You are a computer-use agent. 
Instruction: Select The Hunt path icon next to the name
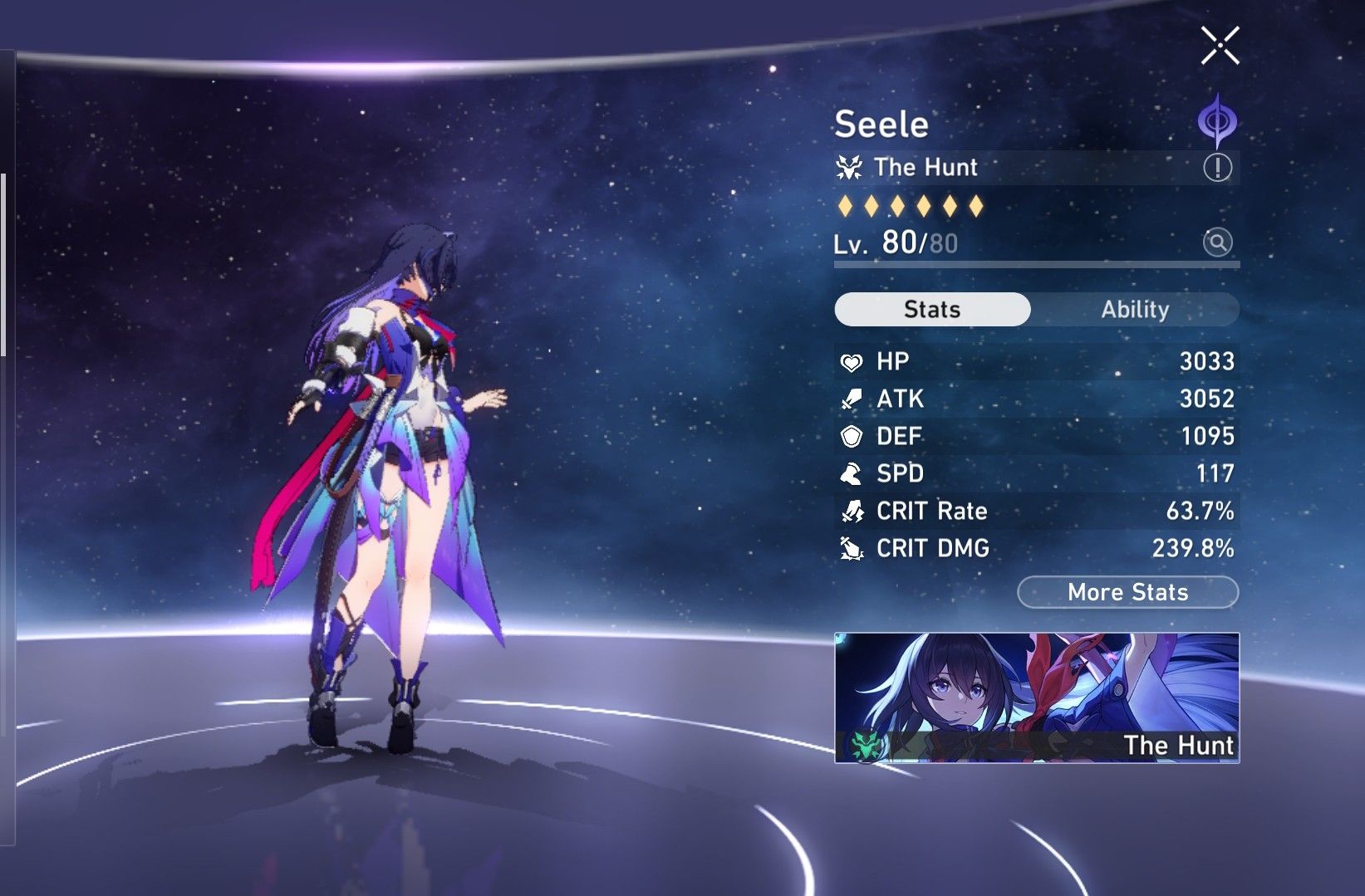pyautogui.click(x=849, y=167)
